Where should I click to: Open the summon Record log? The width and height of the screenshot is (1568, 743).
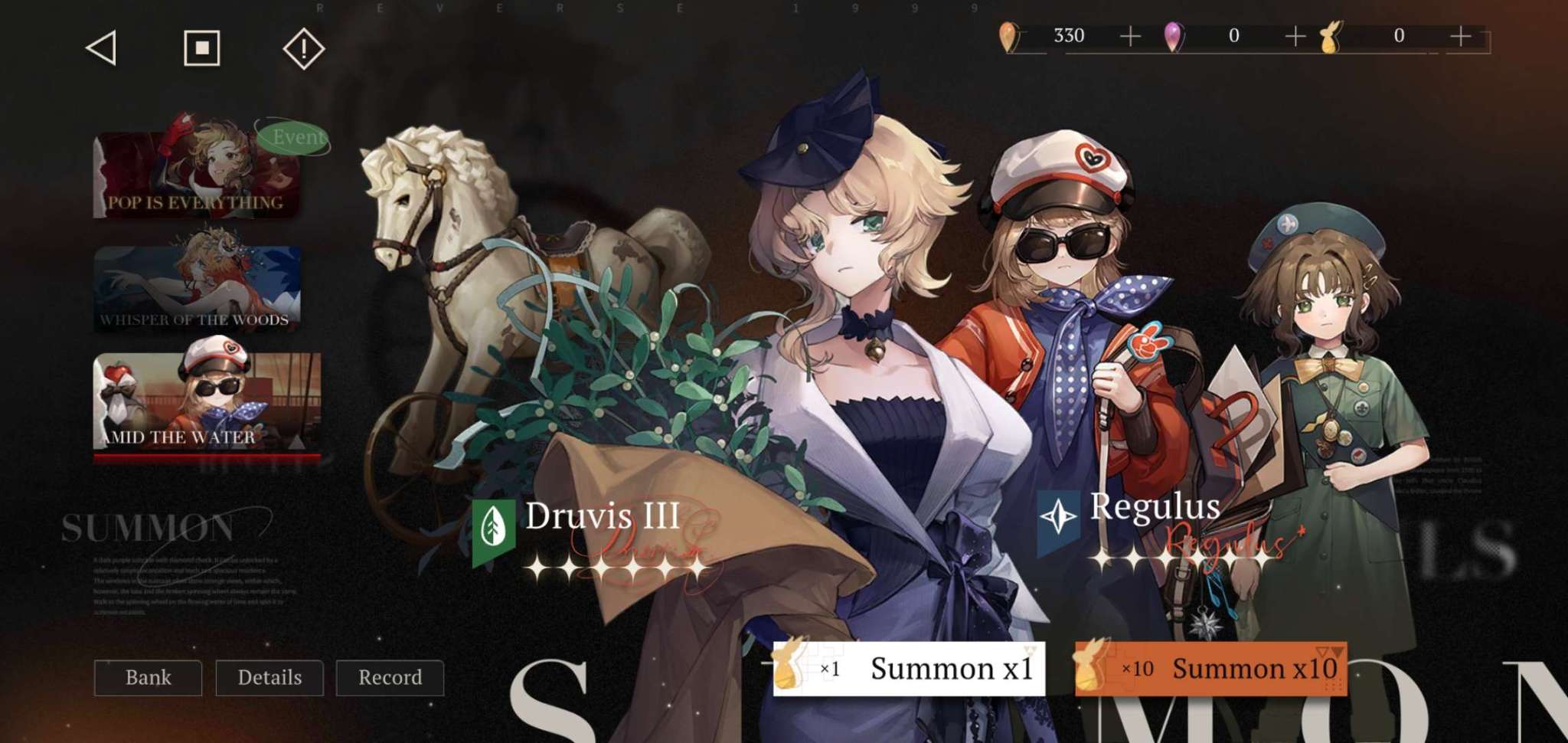point(390,678)
